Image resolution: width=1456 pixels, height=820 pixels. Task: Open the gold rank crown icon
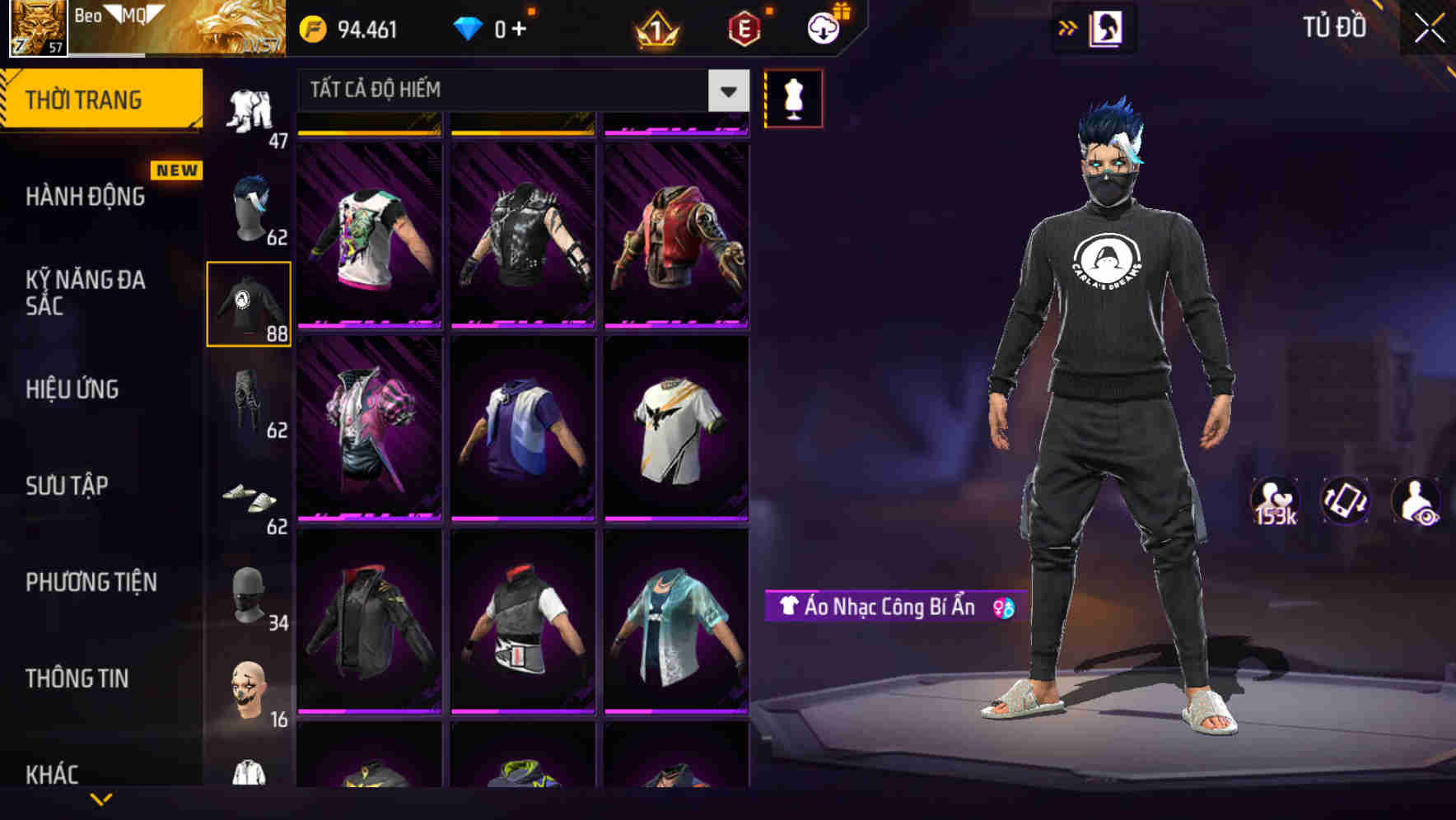tap(656, 27)
